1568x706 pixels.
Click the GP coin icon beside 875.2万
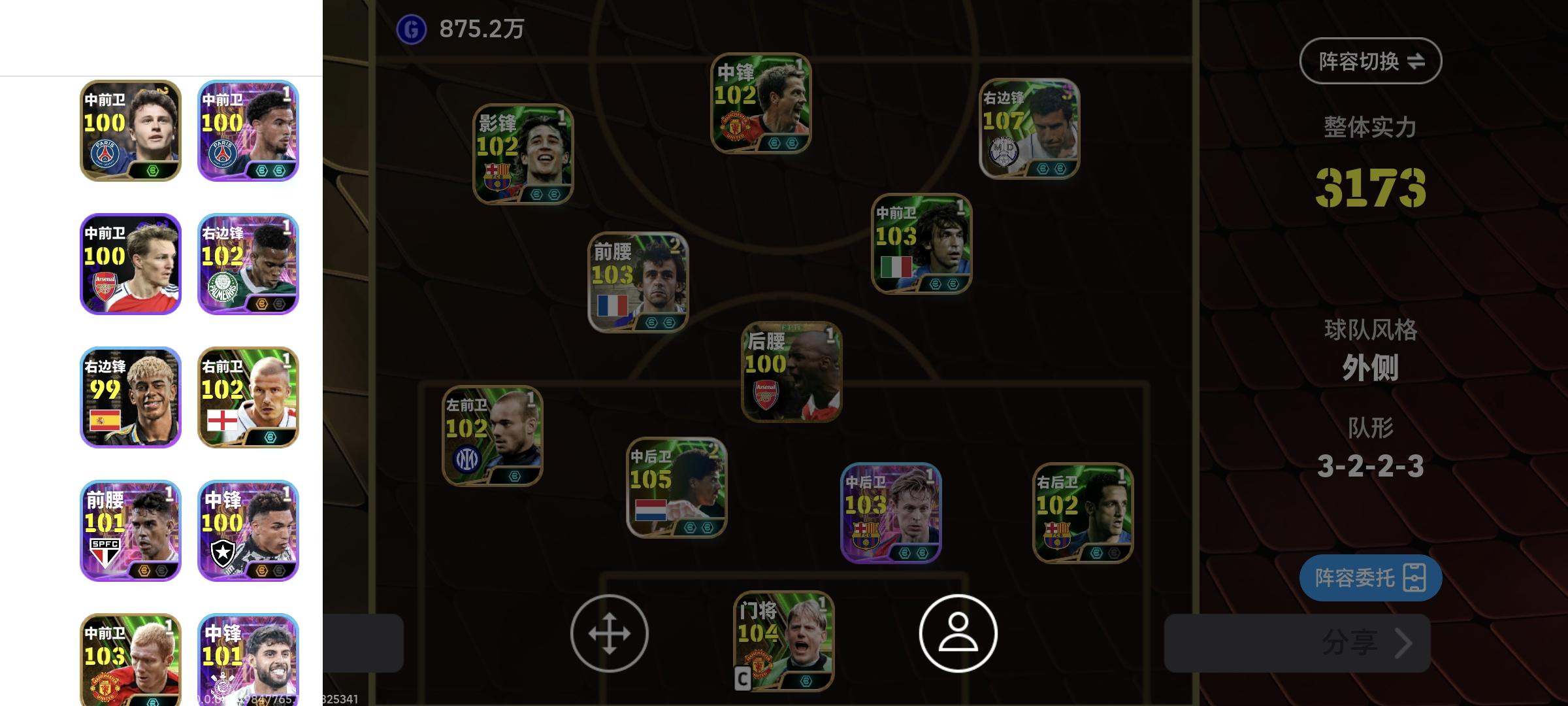[410, 27]
